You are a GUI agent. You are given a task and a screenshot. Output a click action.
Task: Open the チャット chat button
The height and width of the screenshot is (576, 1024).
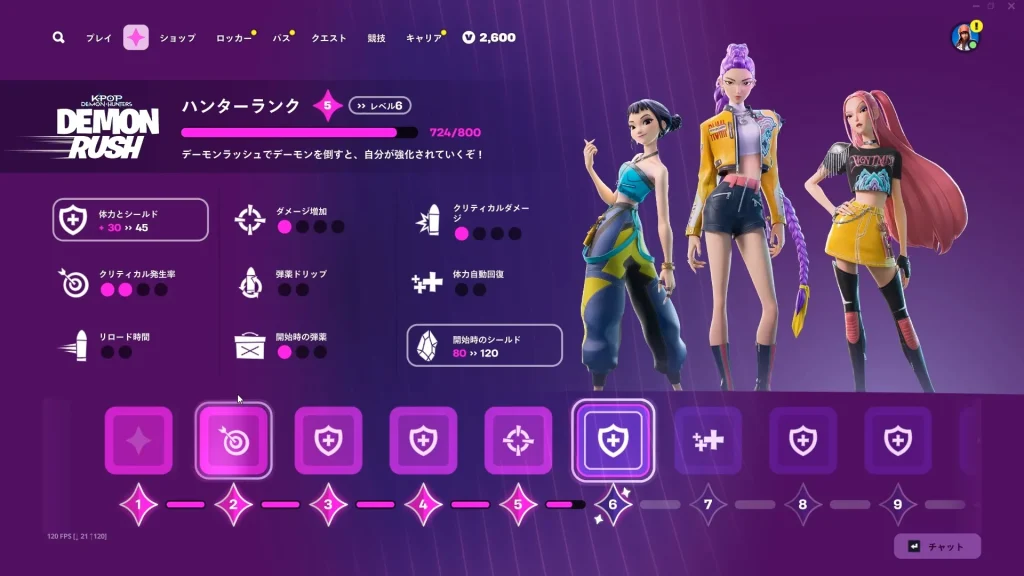pos(937,546)
